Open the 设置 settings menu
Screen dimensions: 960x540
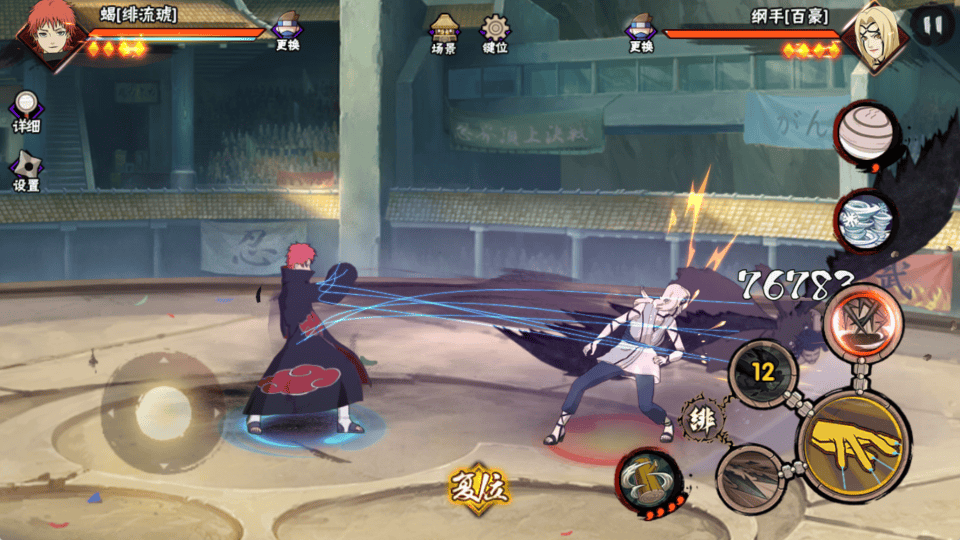tap(26, 170)
